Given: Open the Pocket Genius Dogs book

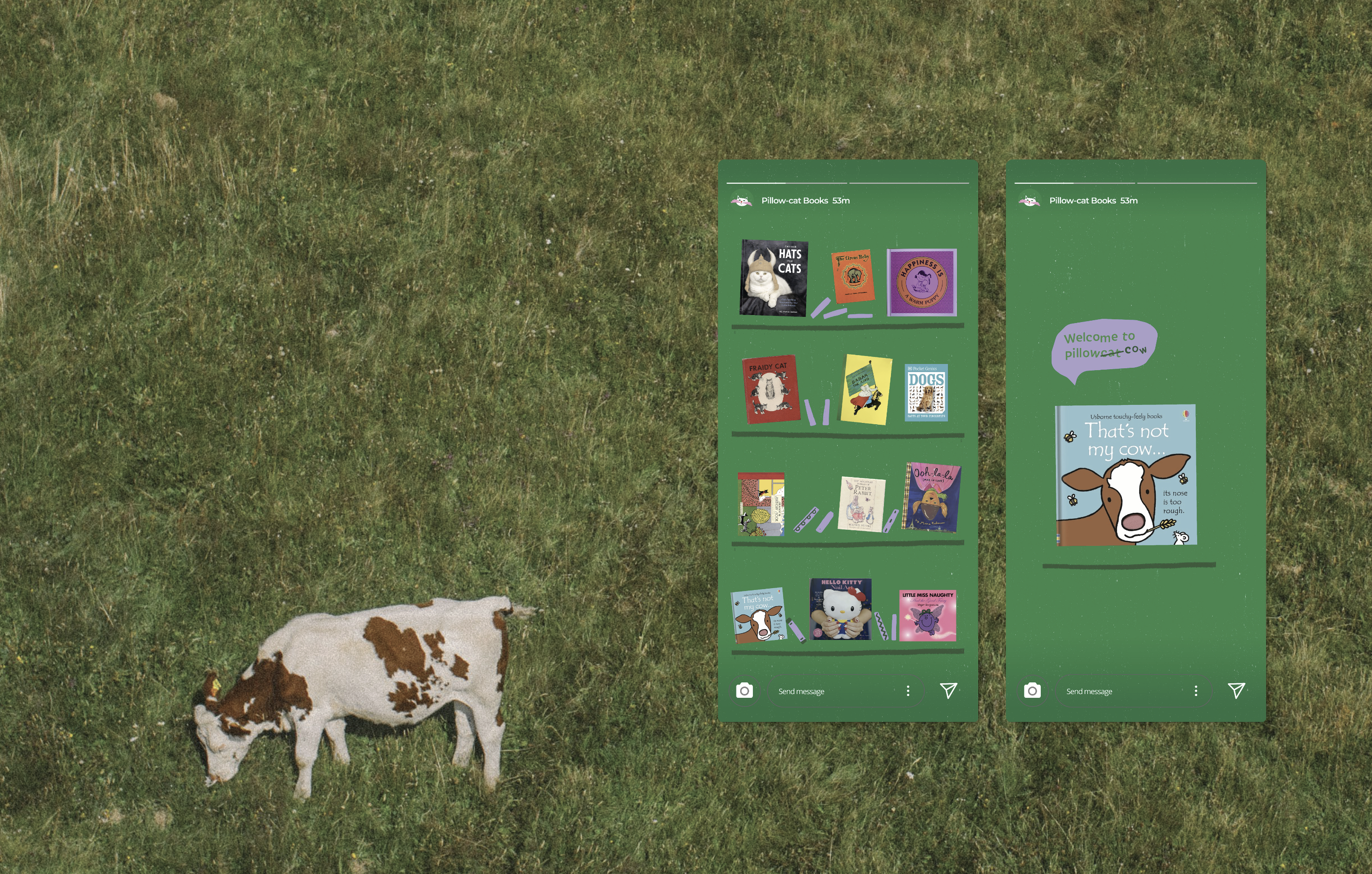Looking at the screenshot, I should click(926, 392).
